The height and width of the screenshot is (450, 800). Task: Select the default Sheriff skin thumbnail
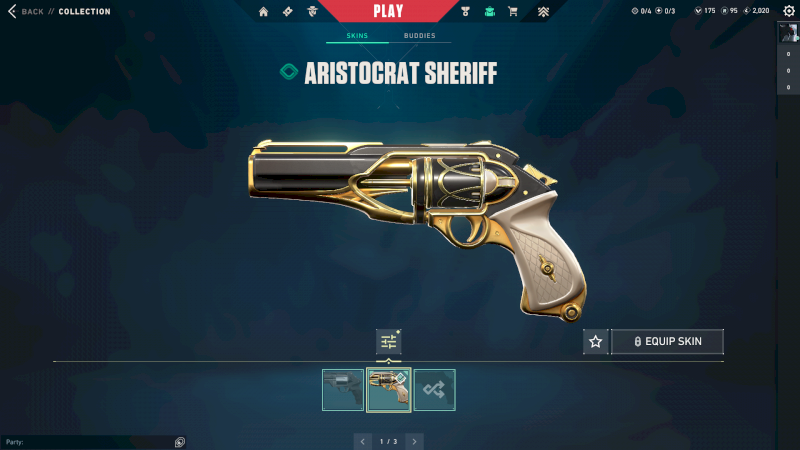(343, 390)
